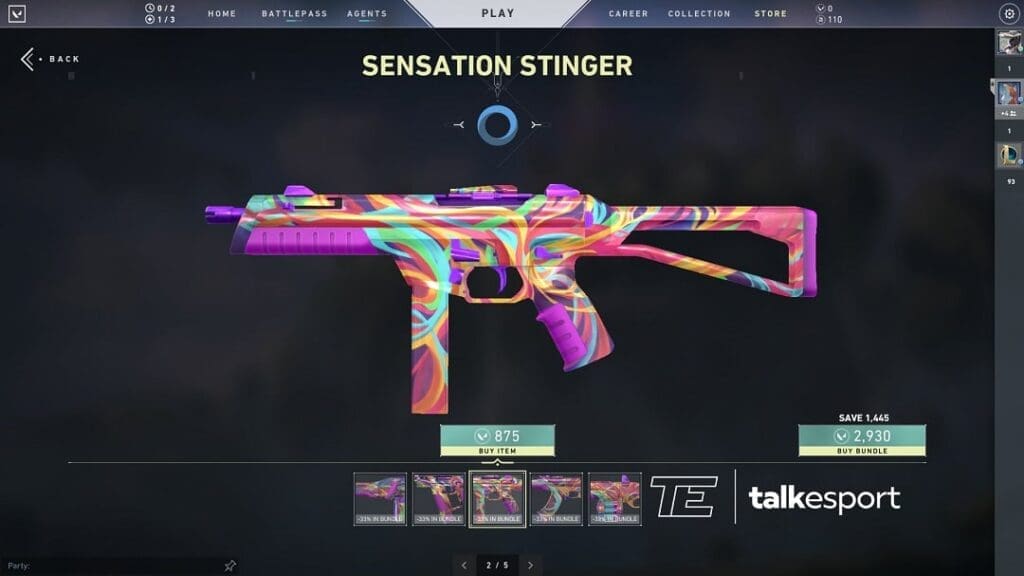Show the next item with the right pagination arrow
The height and width of the screenshot is (576, 1024).
tap(531, 565)
